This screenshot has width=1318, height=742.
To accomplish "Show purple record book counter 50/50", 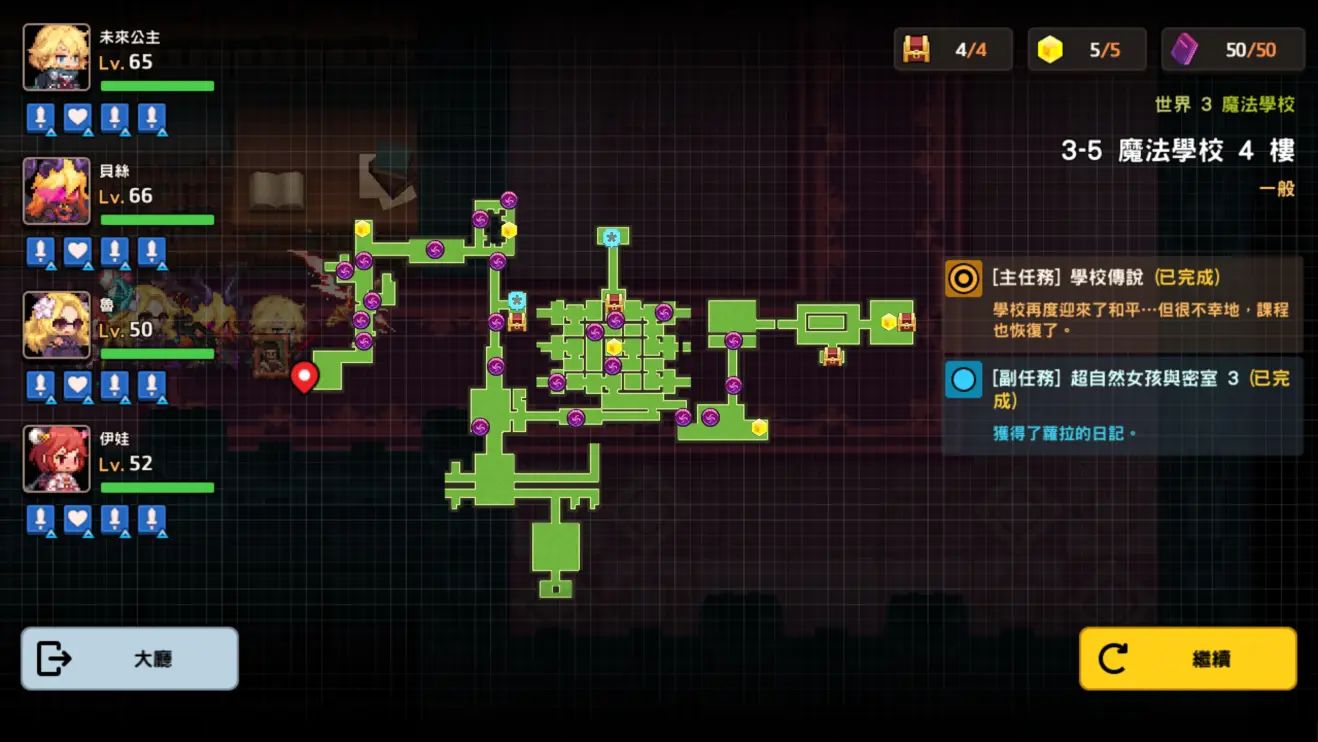I will pos(1232,49).
